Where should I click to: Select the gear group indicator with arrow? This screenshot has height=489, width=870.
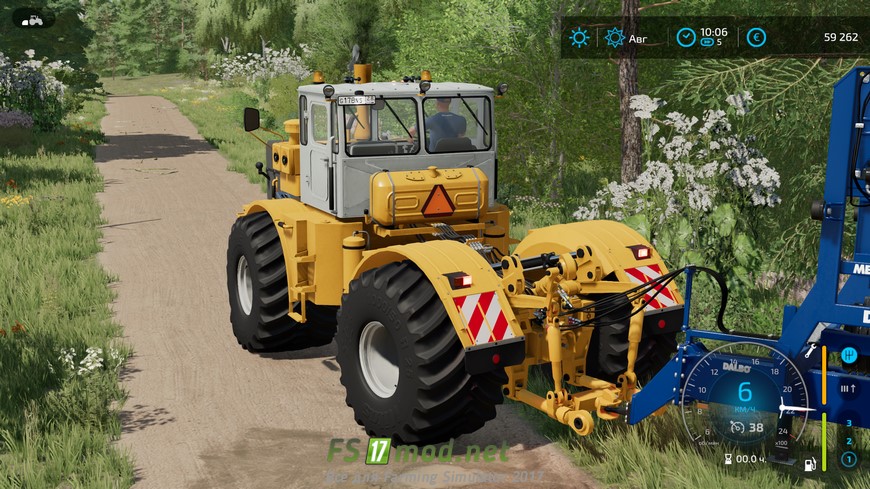click(848, 389)
